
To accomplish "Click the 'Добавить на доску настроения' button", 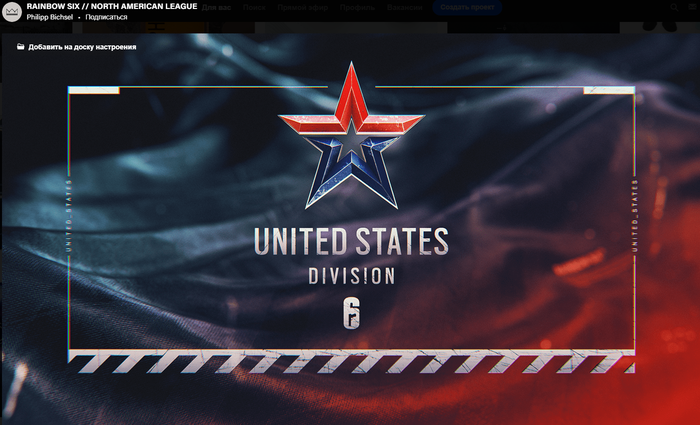I will pos(77,47).
